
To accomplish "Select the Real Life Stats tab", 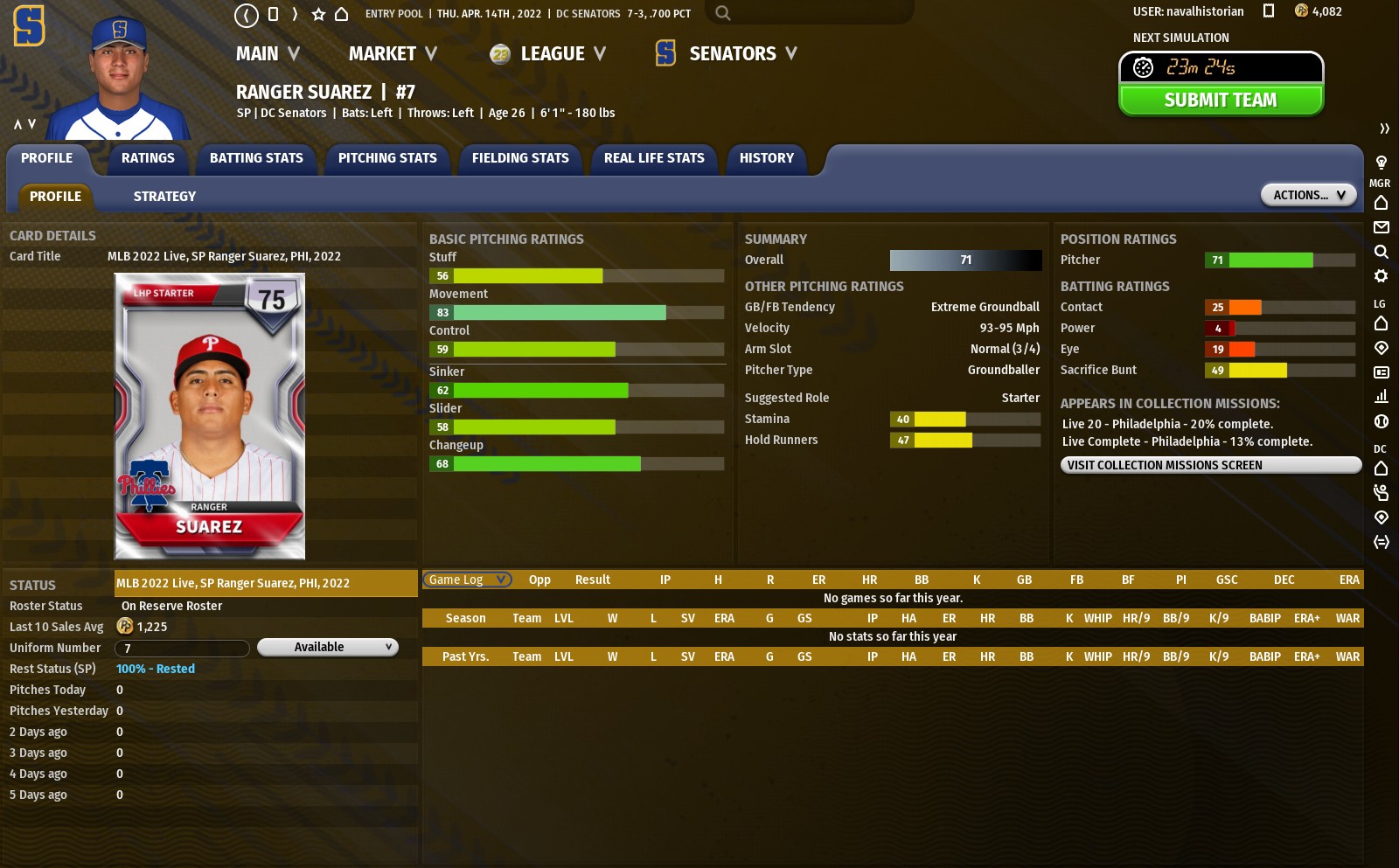I will tap(654, 158).
